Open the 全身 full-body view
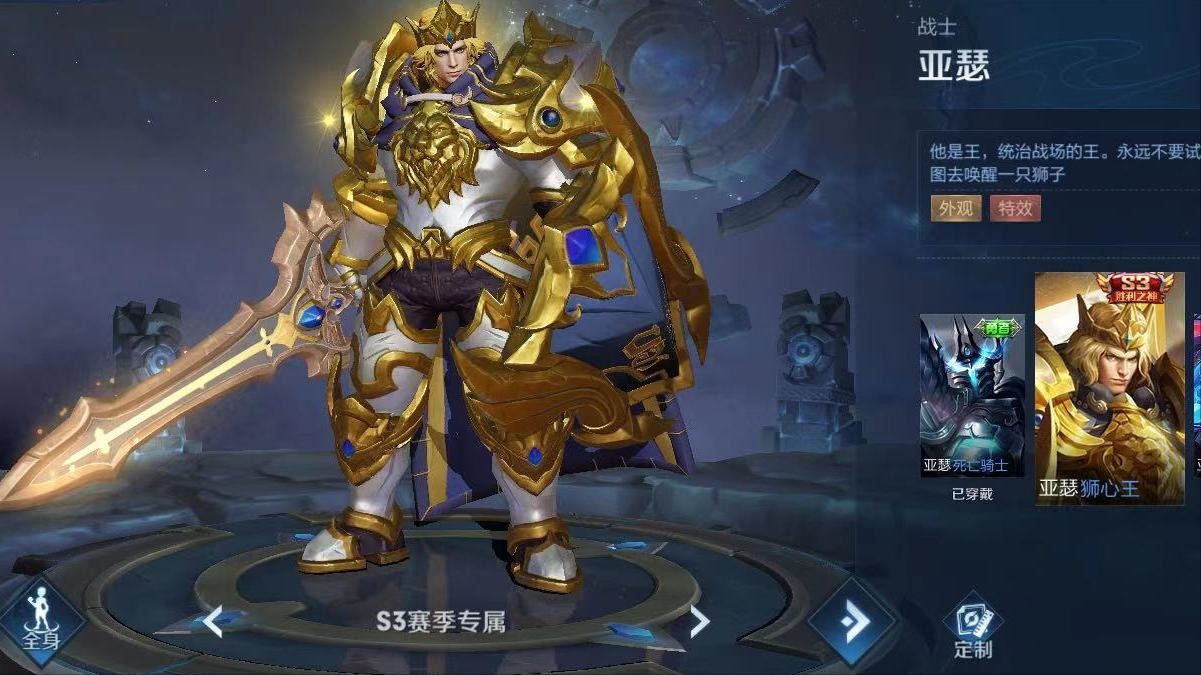The width and height of the screenshot is (1201, 675). click(39, 618)
